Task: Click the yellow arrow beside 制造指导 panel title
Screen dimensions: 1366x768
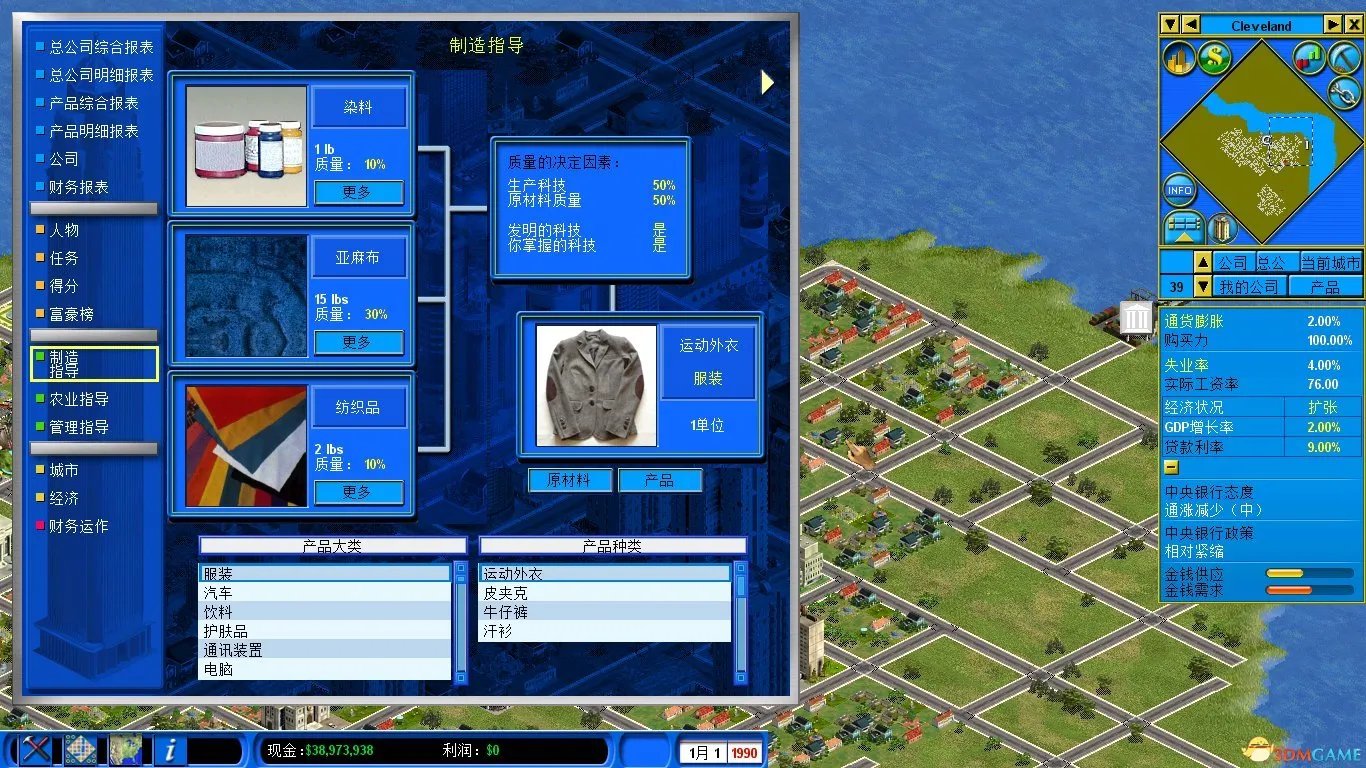Action: click(767, 82)
